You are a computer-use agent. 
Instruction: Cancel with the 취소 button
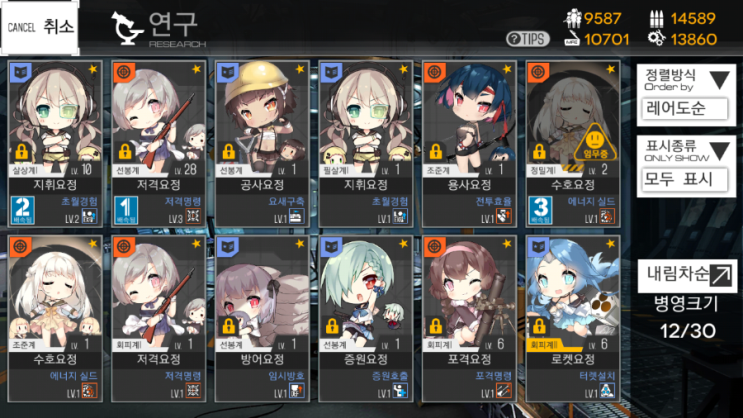point(41,27)
